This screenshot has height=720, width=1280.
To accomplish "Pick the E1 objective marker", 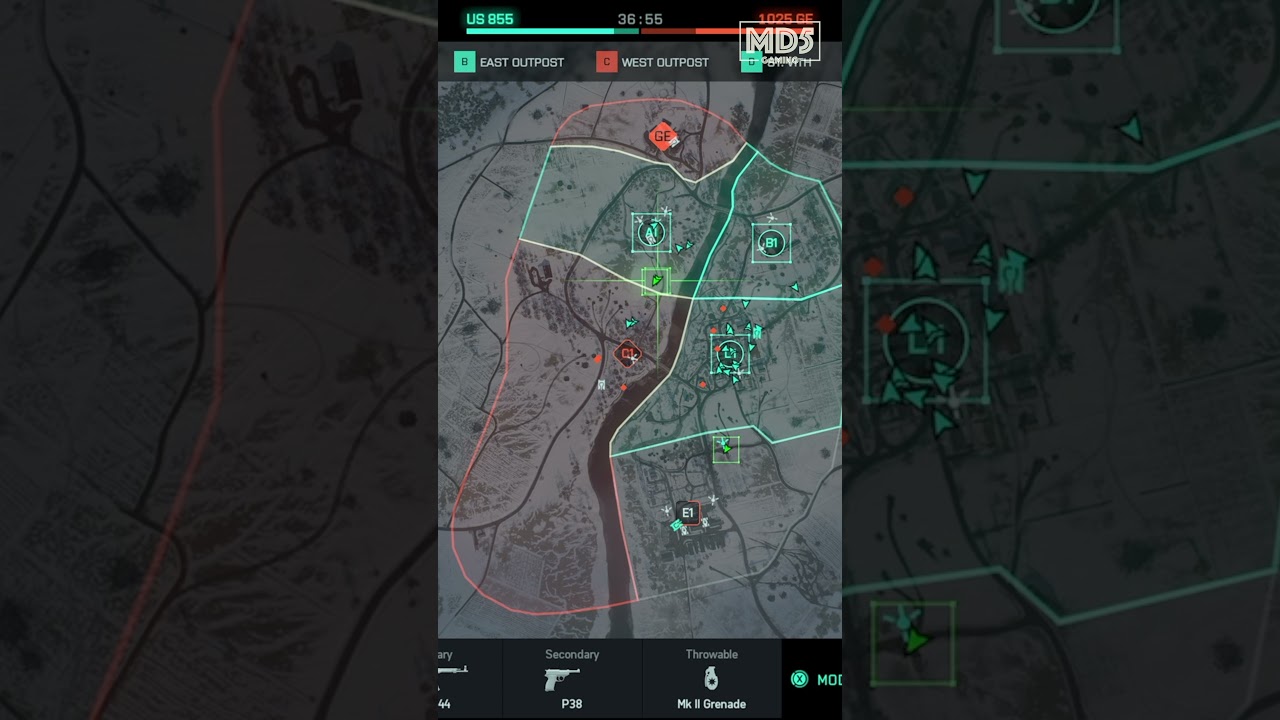I will coord(687,513).
